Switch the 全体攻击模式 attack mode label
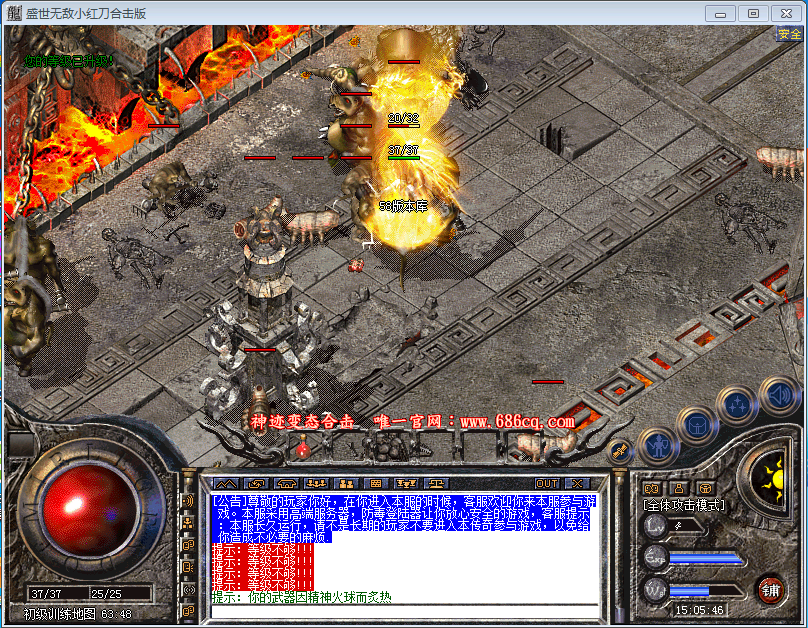The image size is (808, 628). click(x=684, y=505)
